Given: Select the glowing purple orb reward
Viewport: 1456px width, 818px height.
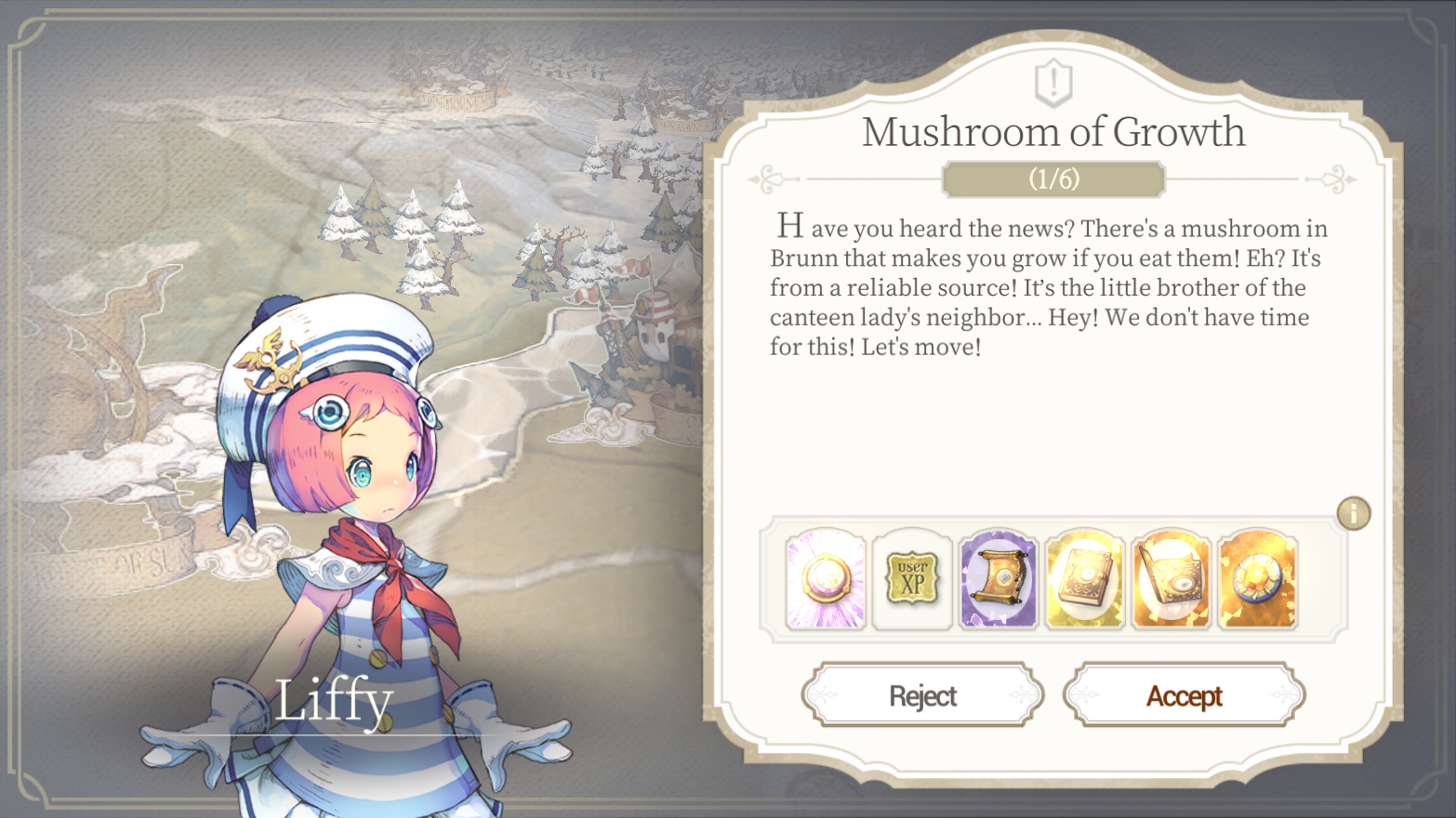Looking at the screenshot, I should click(826, 579).
